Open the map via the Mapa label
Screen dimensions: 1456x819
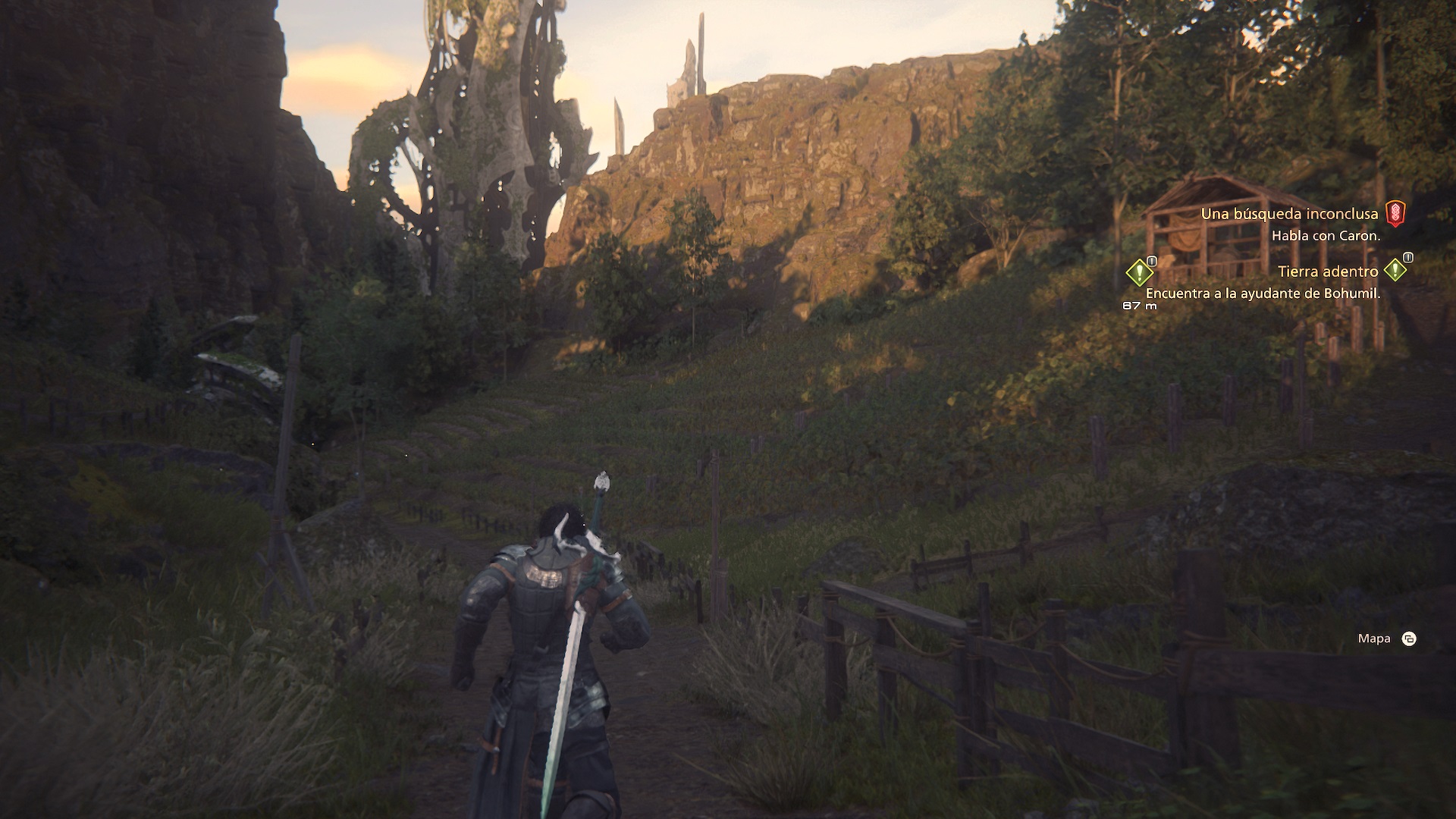[x=1374, y=639]
